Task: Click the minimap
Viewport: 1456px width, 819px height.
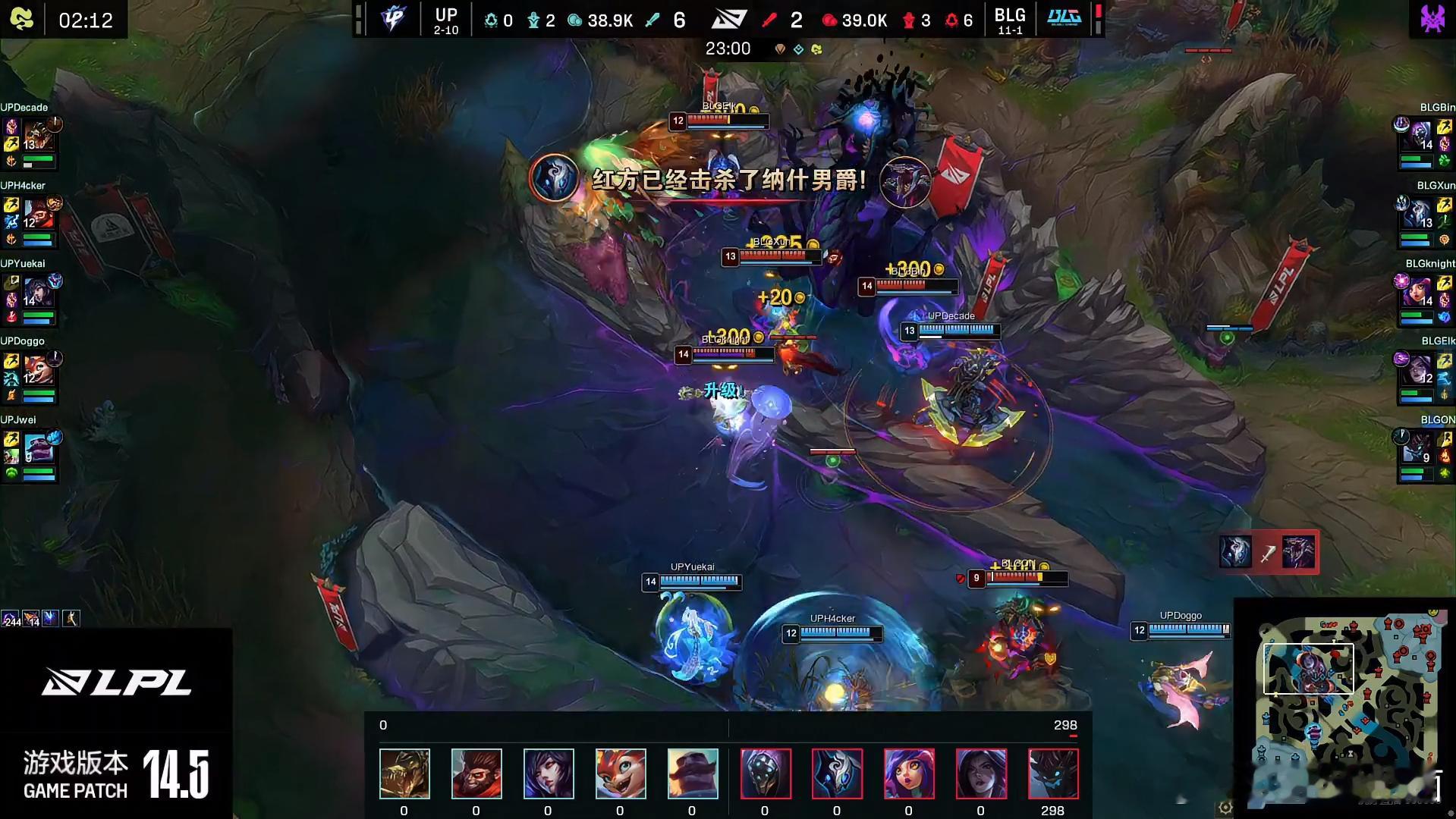Action: pyautogui.click(x=1347, y=709)
